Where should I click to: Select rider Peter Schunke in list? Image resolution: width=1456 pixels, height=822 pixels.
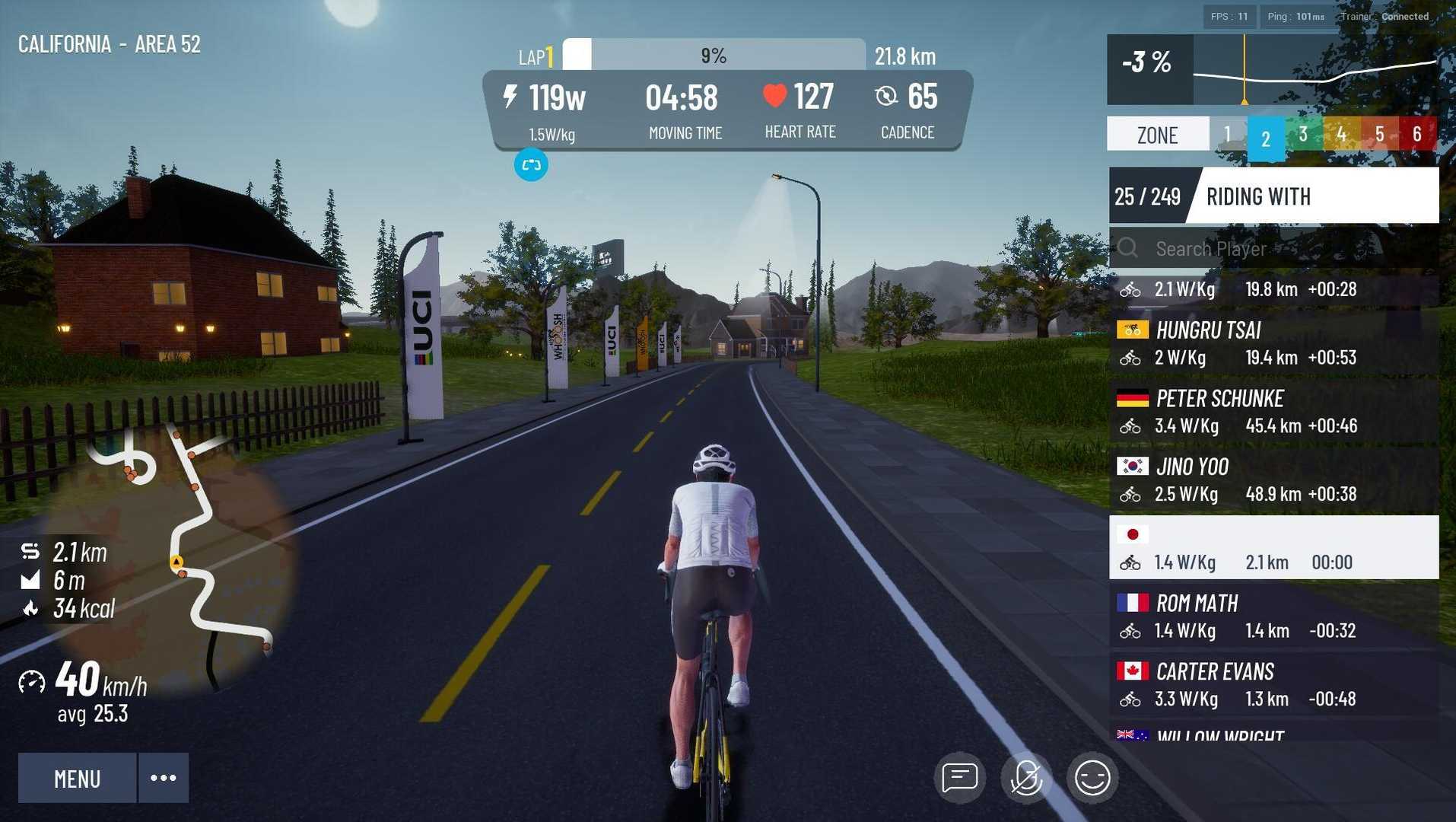click(1273, 412)
